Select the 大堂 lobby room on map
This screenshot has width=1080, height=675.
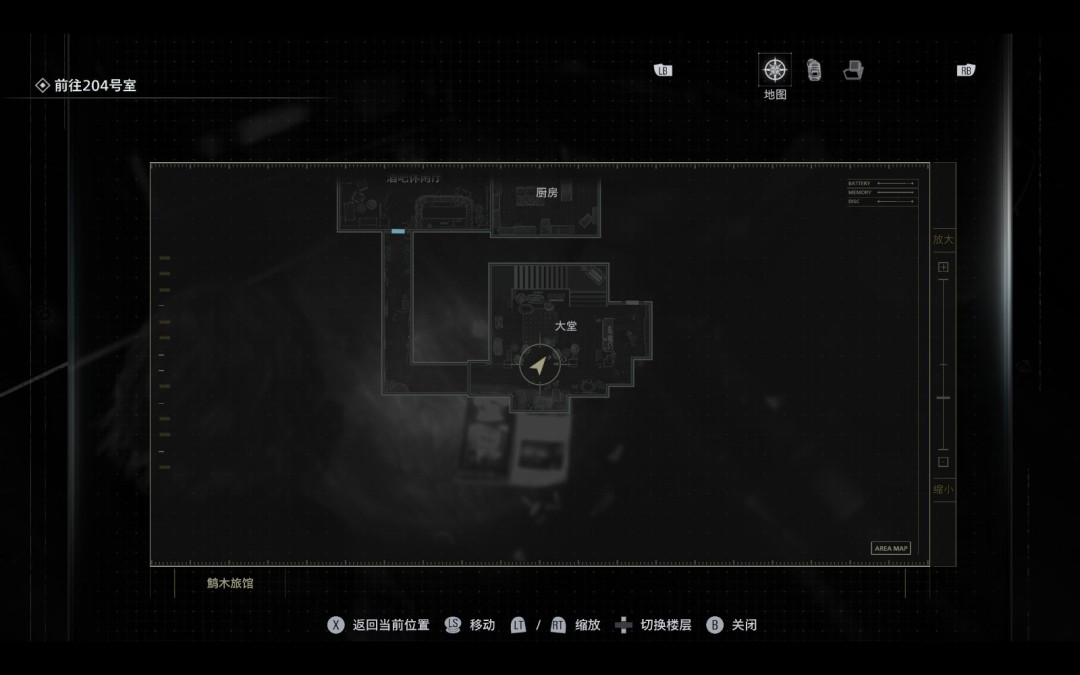566,327
